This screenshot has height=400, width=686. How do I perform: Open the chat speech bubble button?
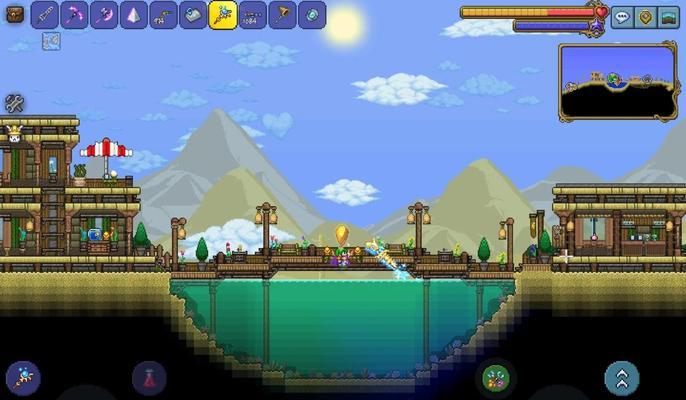click(622, 17)
